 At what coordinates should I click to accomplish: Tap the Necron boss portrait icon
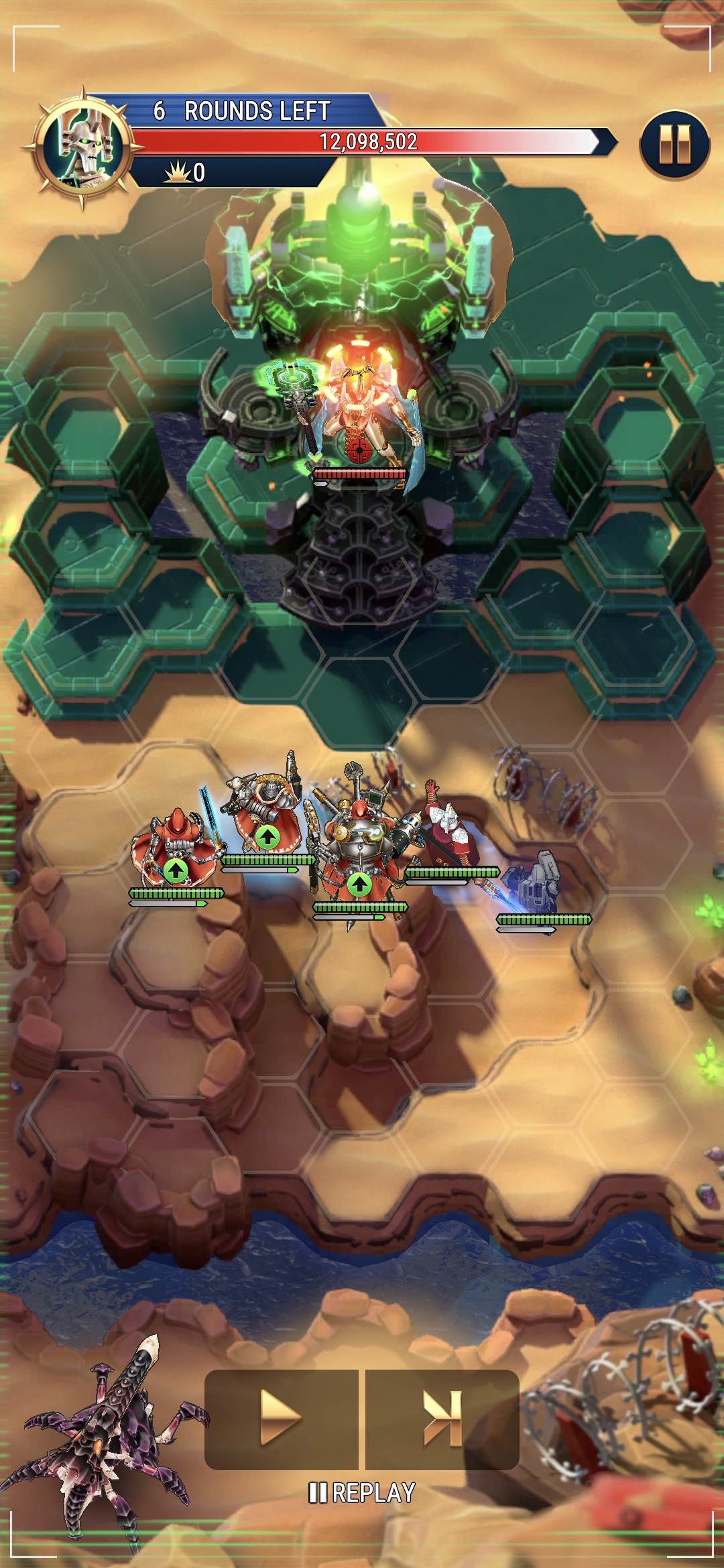point(83,147)
